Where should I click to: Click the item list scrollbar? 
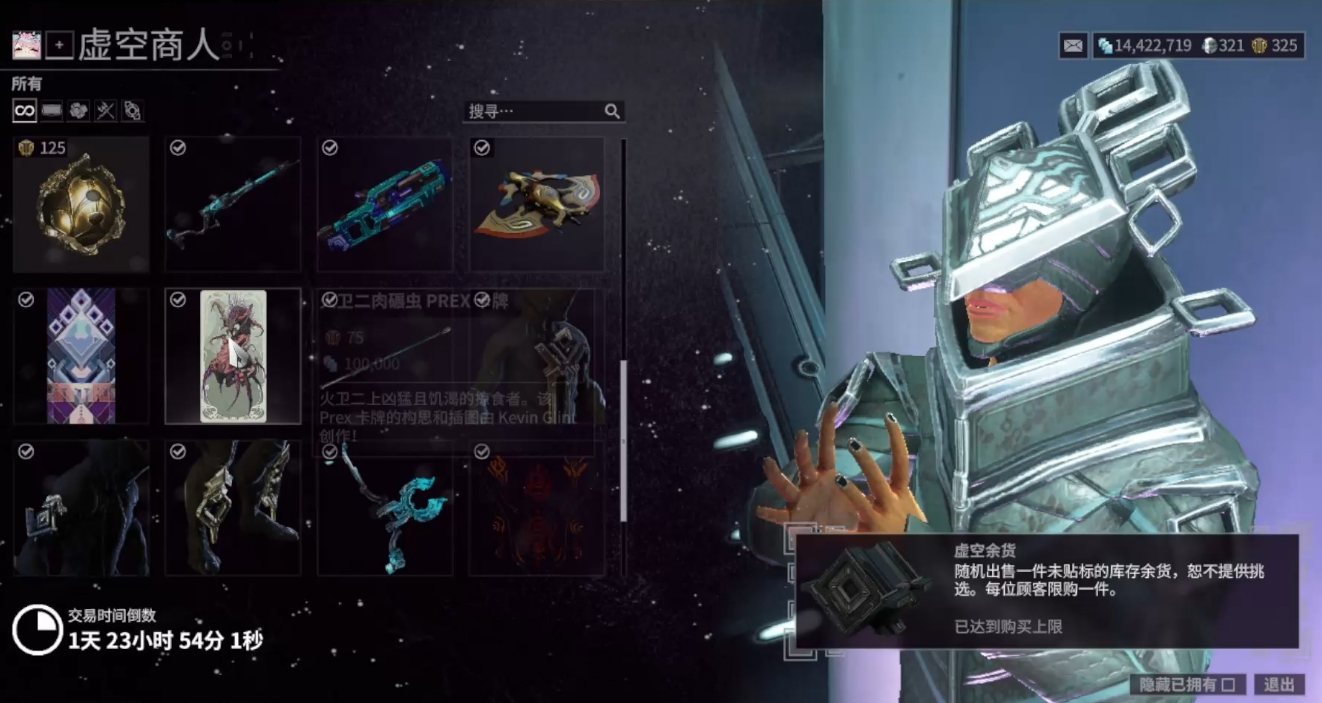(624, 440)
